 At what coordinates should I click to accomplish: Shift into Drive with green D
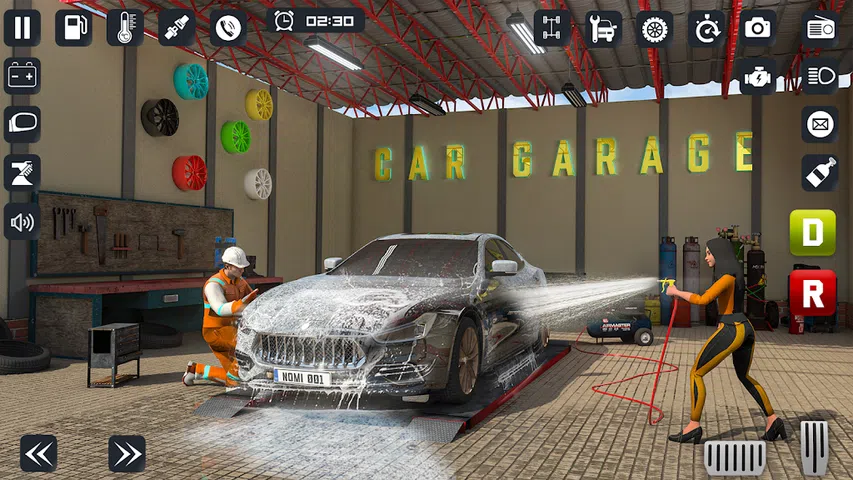pyautogui.click(x=812, y=233)
